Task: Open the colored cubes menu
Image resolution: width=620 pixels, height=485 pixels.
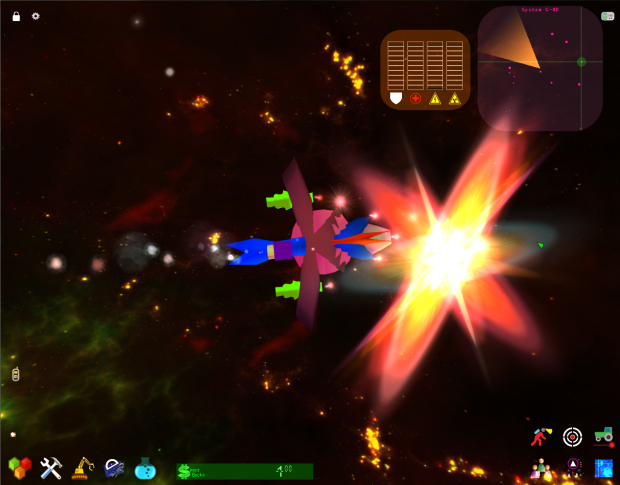Action: [19, 467]
